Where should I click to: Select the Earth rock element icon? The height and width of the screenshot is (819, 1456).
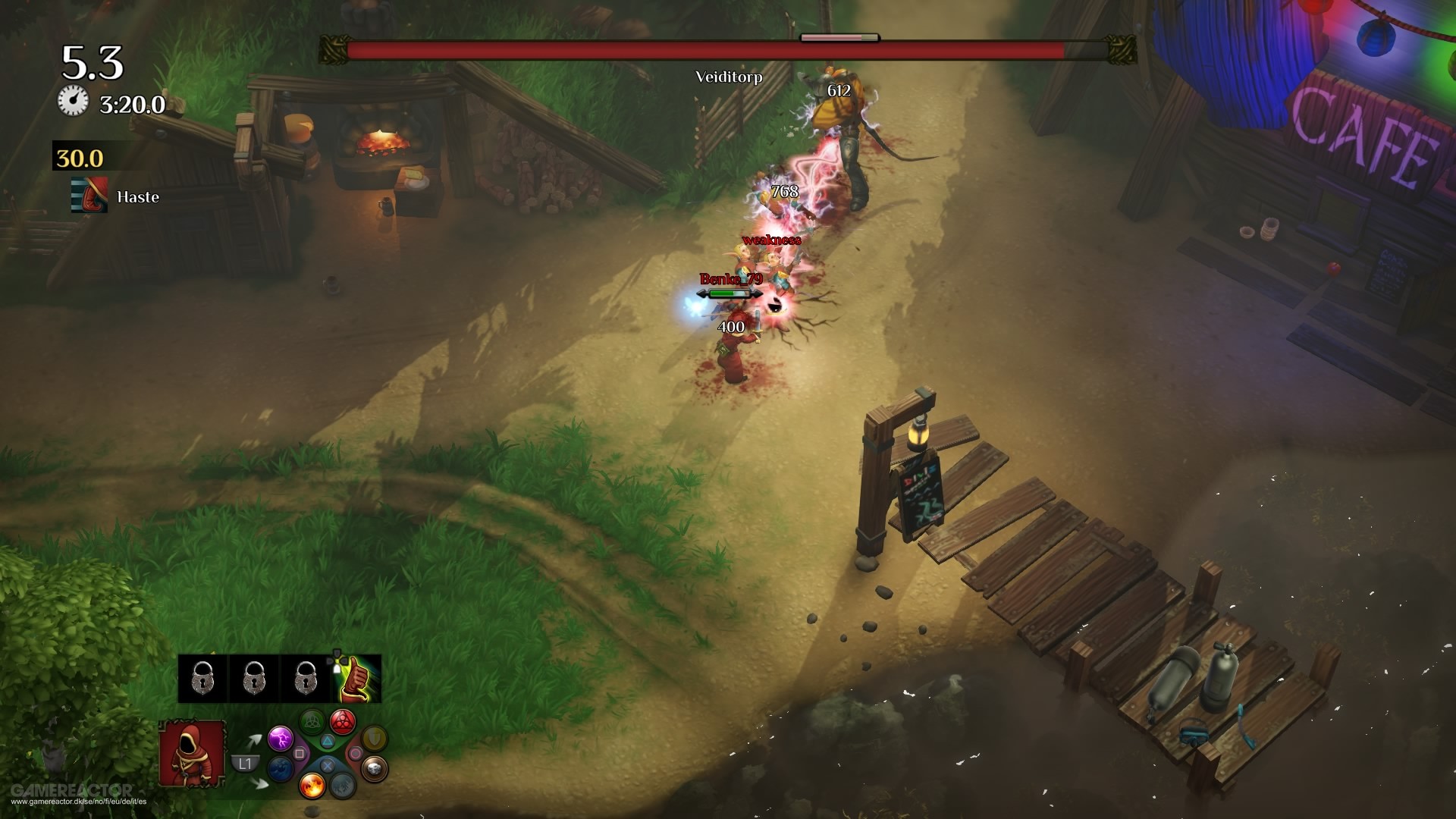[376, 770]
